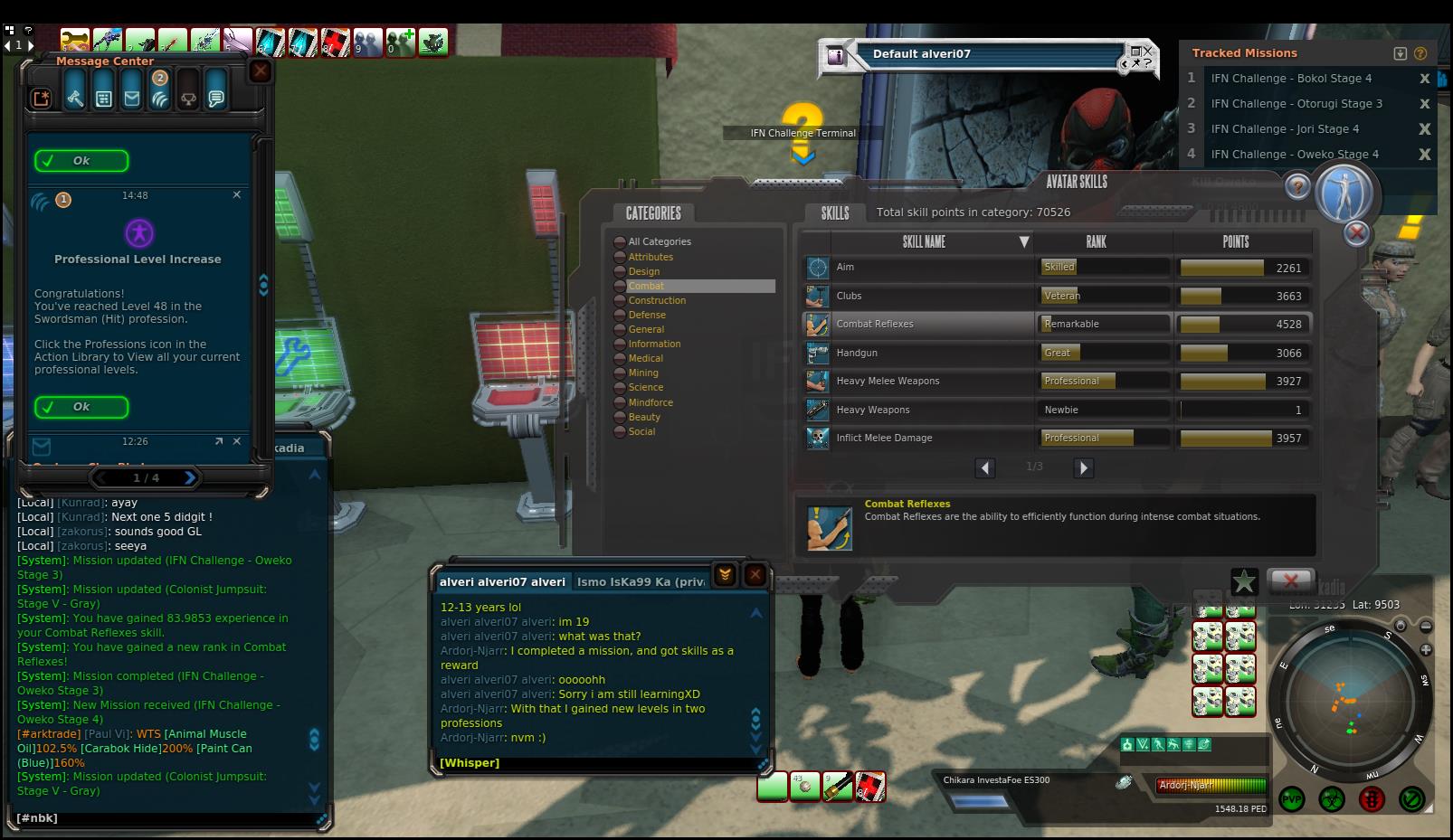Switch to Ismo IsKa99 Ka private chat tab
Screen dimensions: 1453x840
click(641, 581)
